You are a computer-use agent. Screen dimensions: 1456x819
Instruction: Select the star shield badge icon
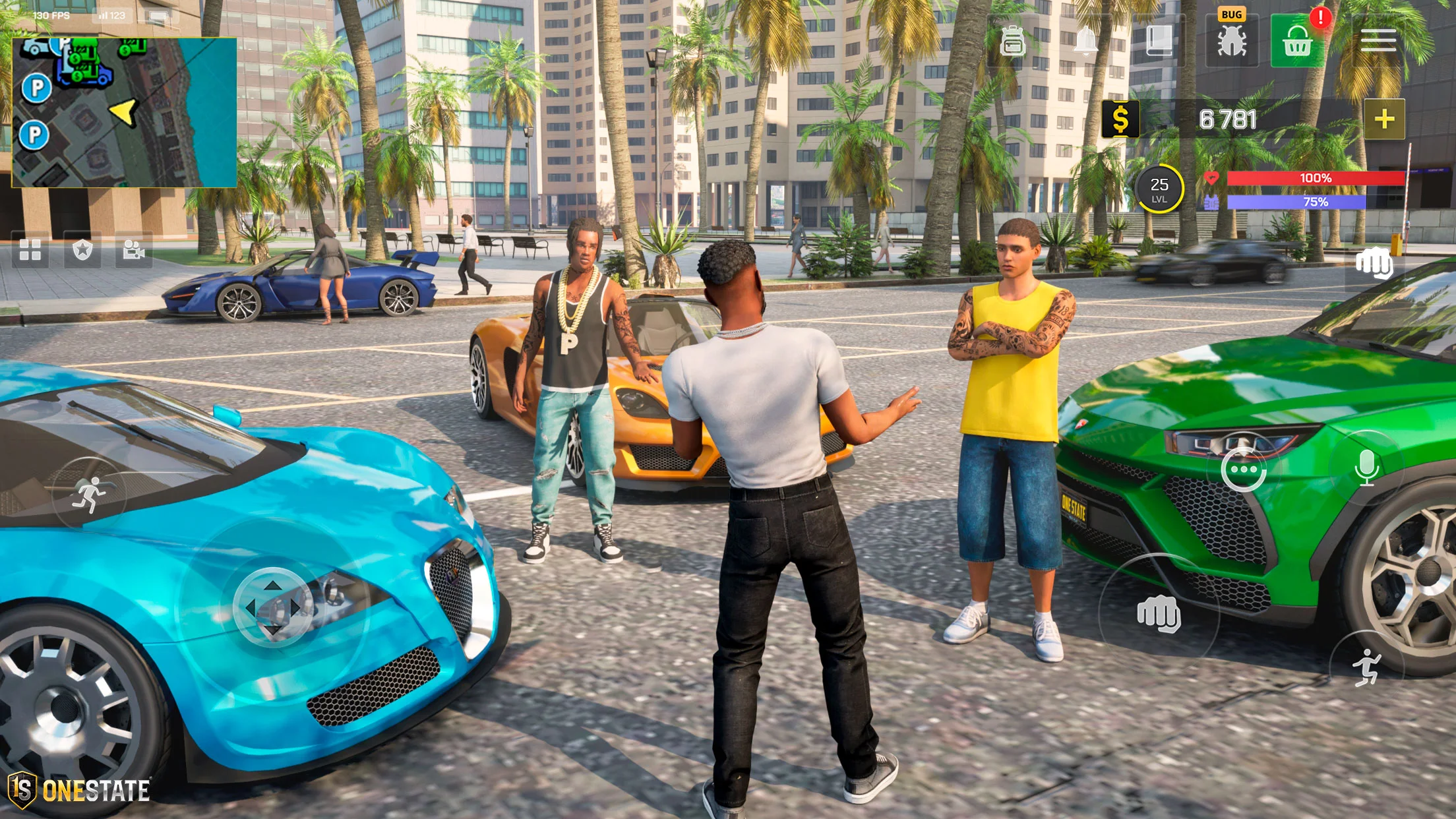point(82,250)
